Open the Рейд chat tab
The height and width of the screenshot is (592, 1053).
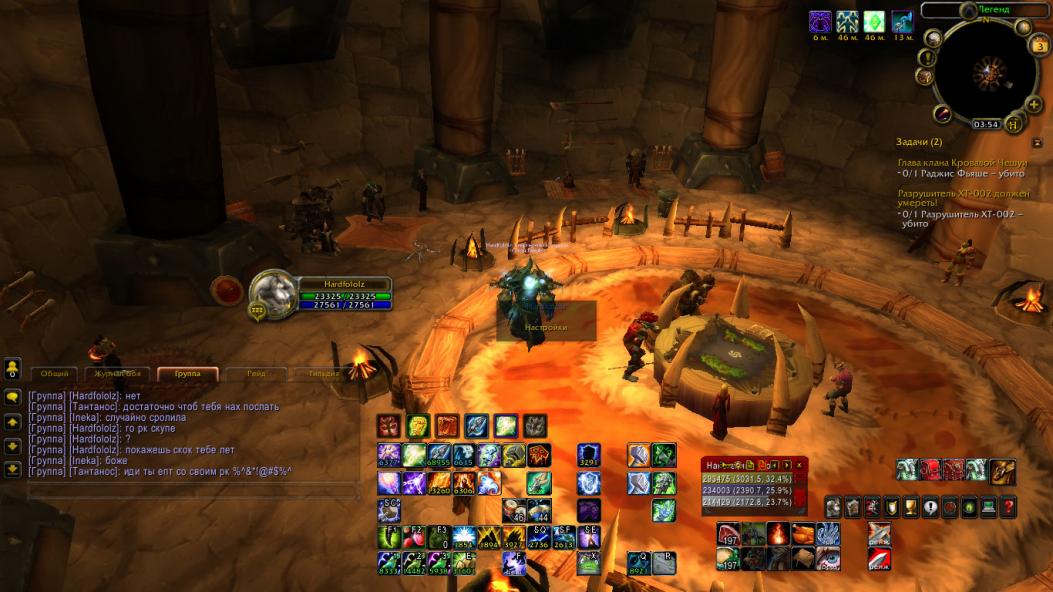(256, 374)
